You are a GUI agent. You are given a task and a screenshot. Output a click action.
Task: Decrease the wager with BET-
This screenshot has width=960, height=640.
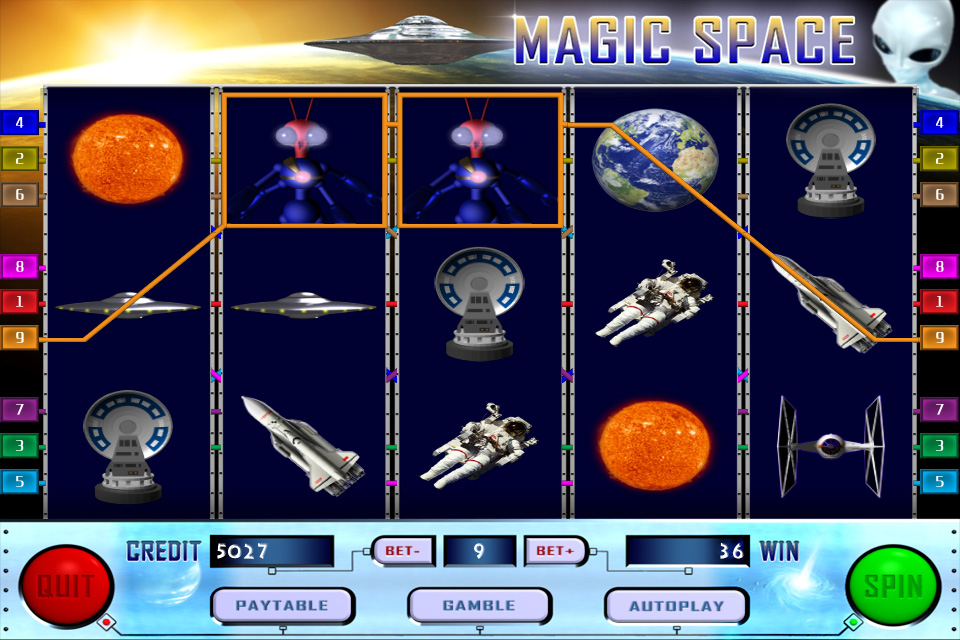click(402, 551)
